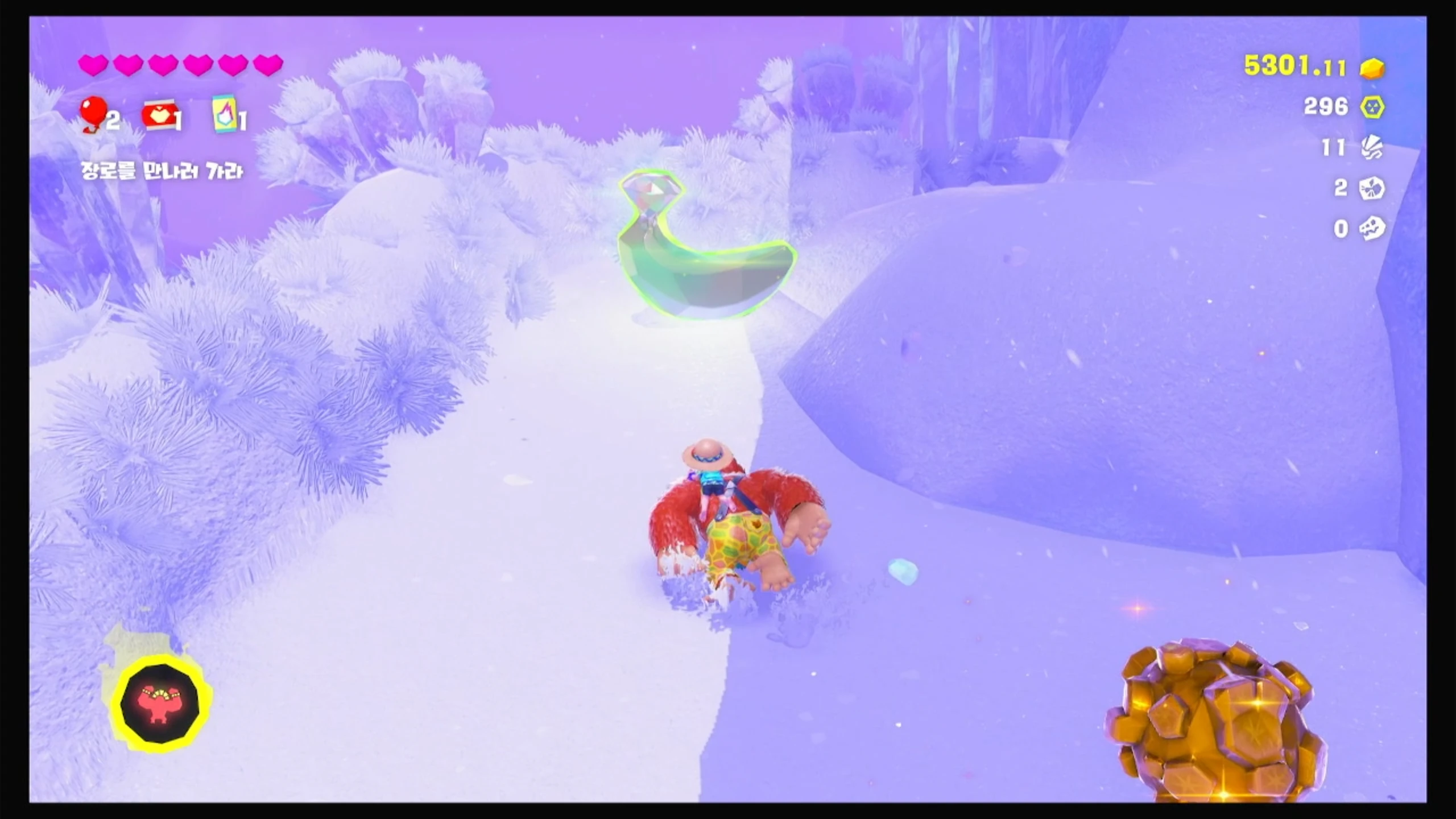Activate the Kong Bananza transformation icon
This screenshot has height=819, width=1456.
[160, 703]
